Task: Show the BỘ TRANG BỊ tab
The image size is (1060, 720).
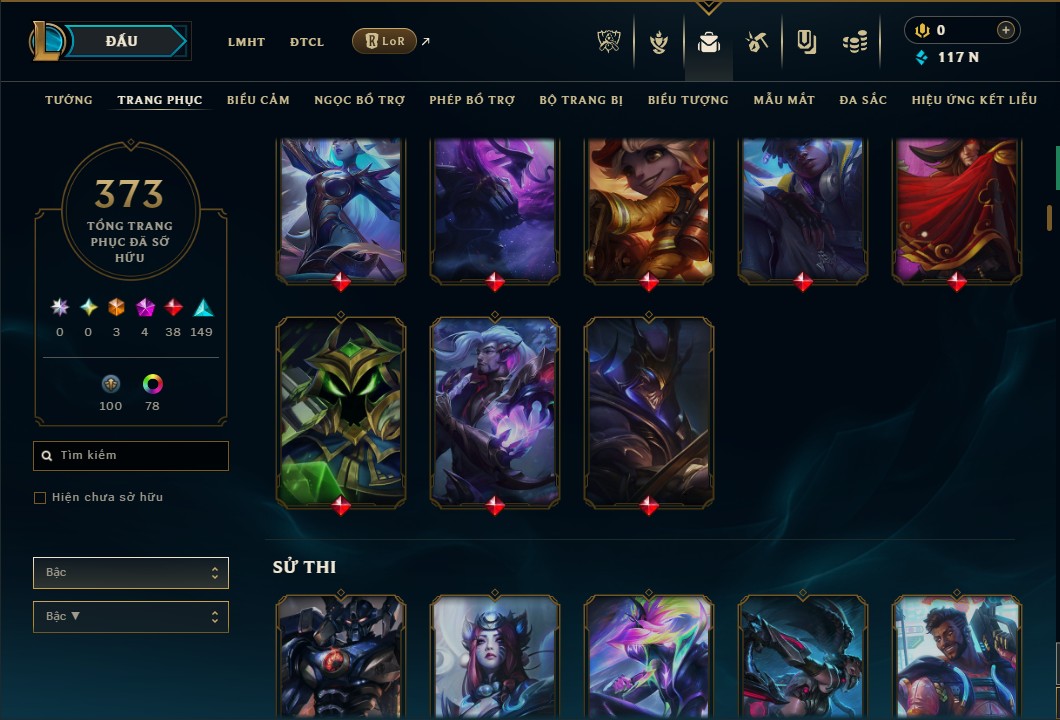Action: (581, 100)
